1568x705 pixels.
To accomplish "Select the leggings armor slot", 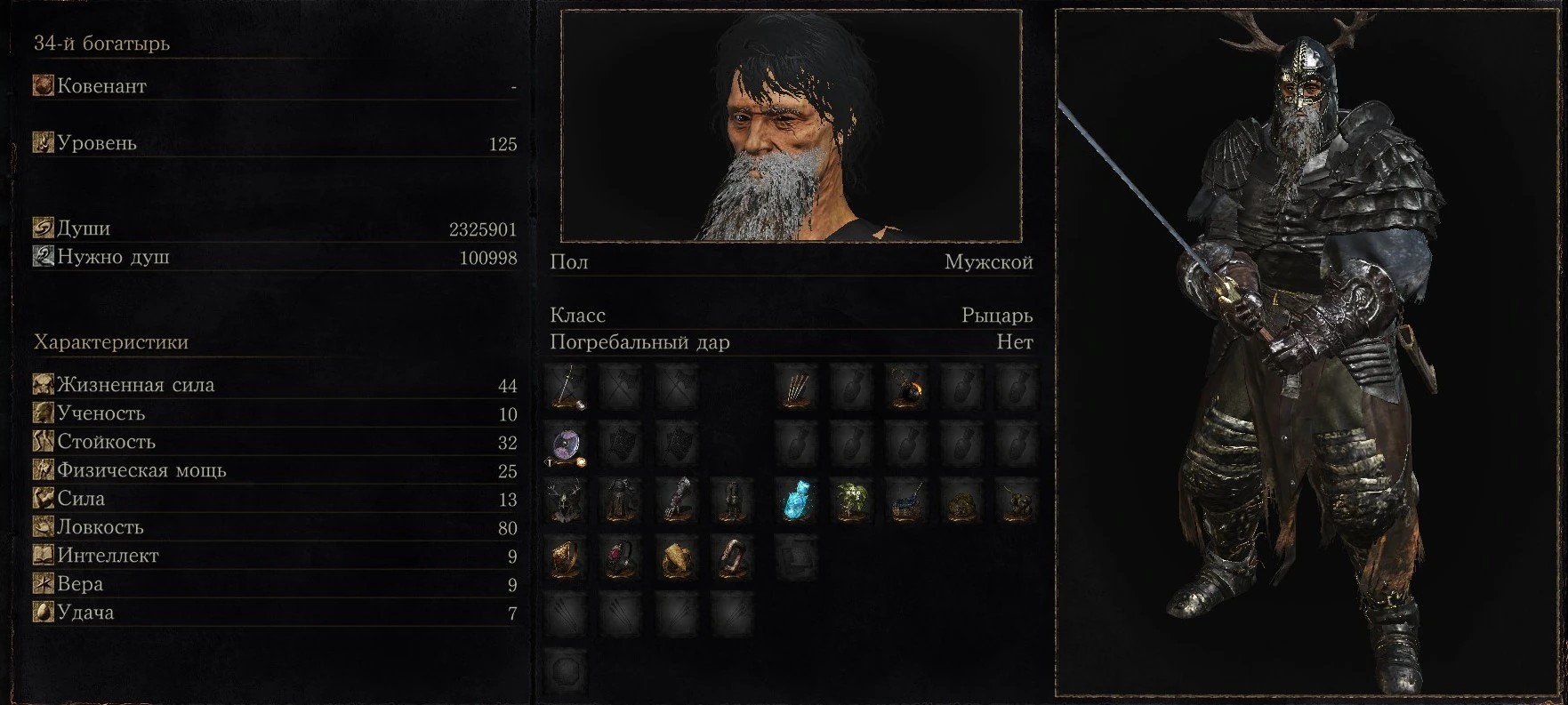I will coord(731,501).
